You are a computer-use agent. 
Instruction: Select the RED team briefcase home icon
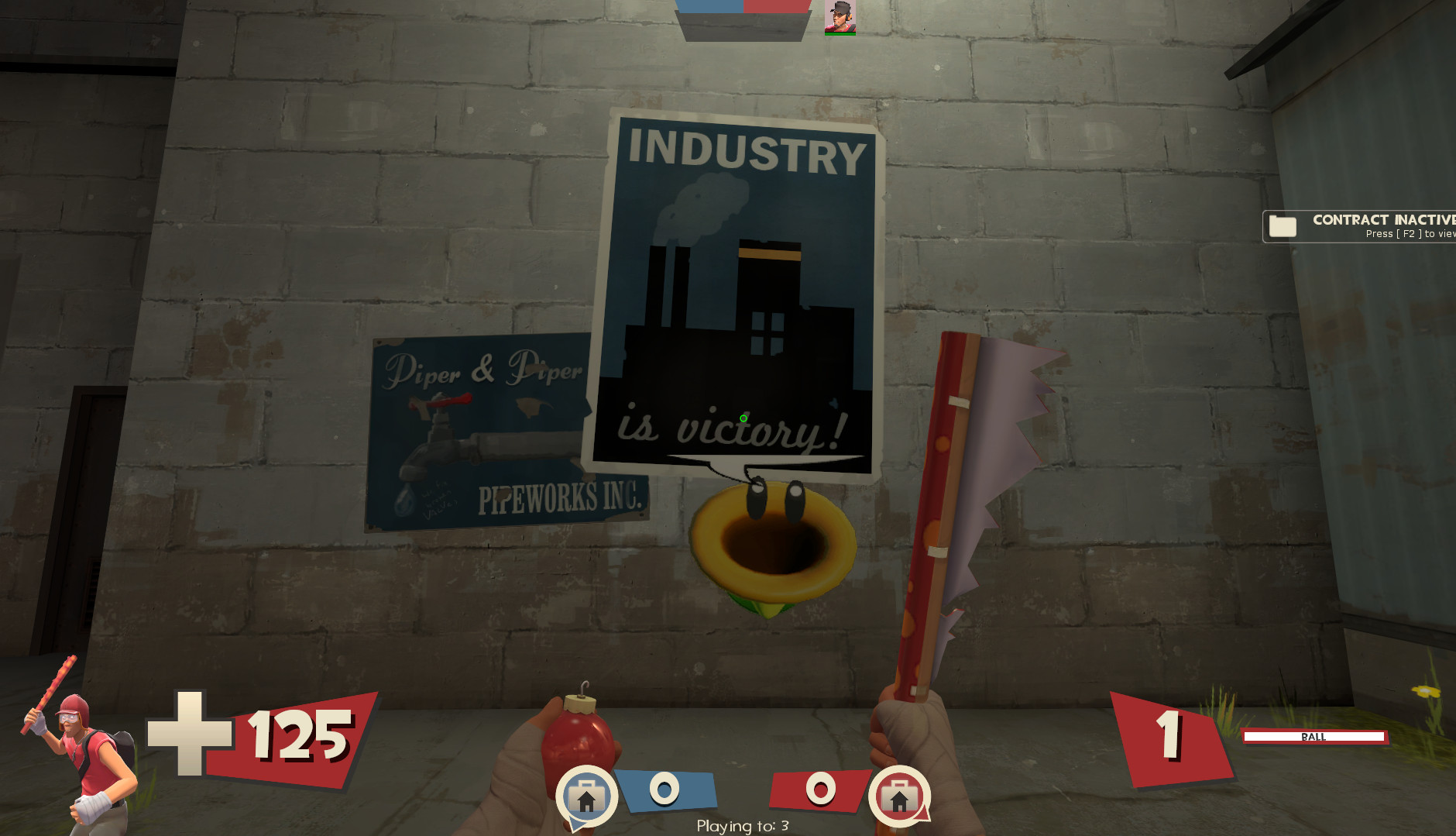click(901, 796)
